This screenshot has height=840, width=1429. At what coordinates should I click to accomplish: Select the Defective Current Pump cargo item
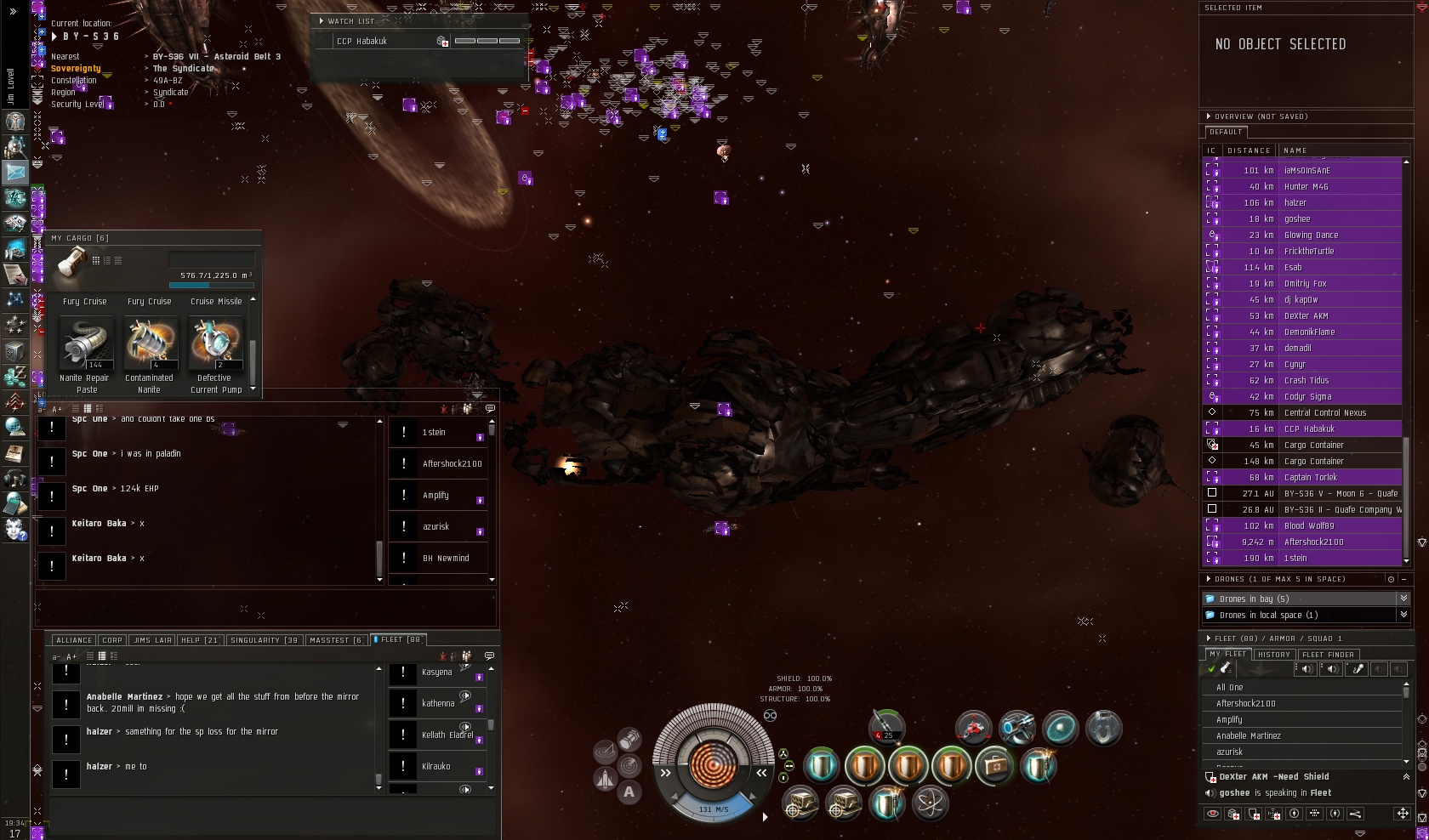coord(215,344)
